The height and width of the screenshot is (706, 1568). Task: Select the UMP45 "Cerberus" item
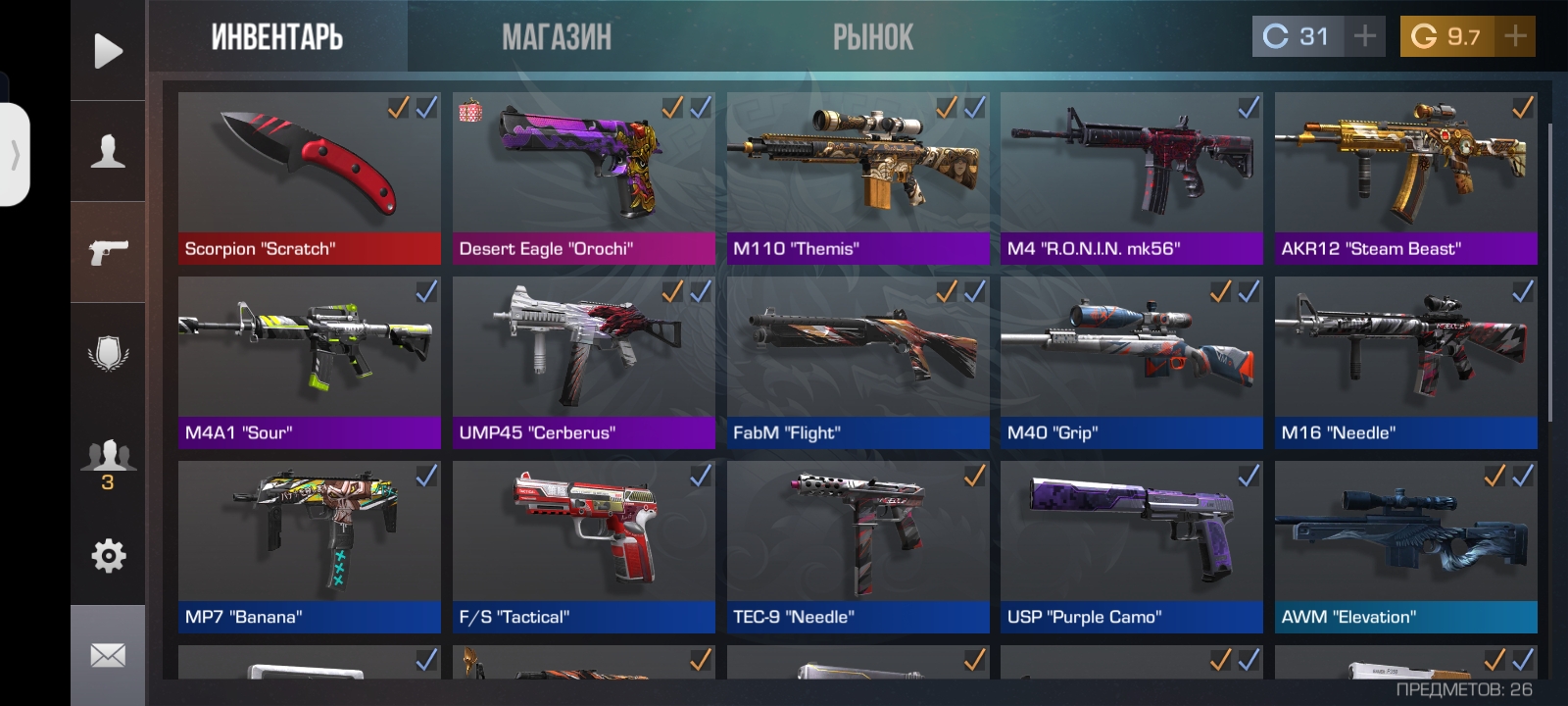coord(583,361)
